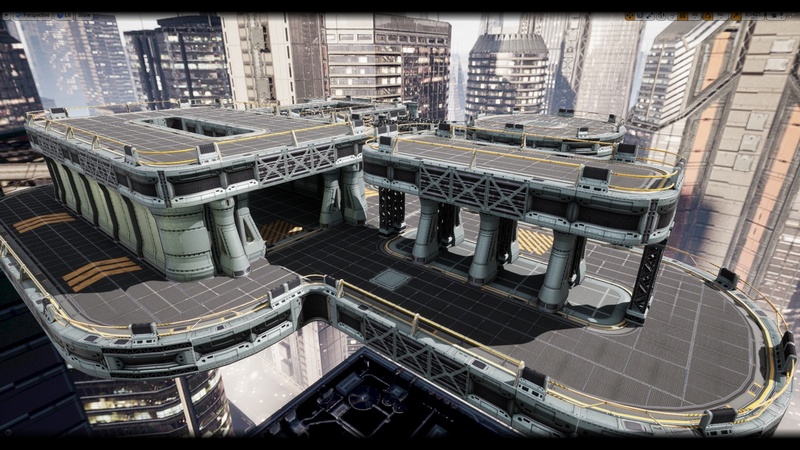The width and height of the screenshot is (800, 450).
Task: Toggle rotation snapping triangle icon
Action: [x=708, y=15]
